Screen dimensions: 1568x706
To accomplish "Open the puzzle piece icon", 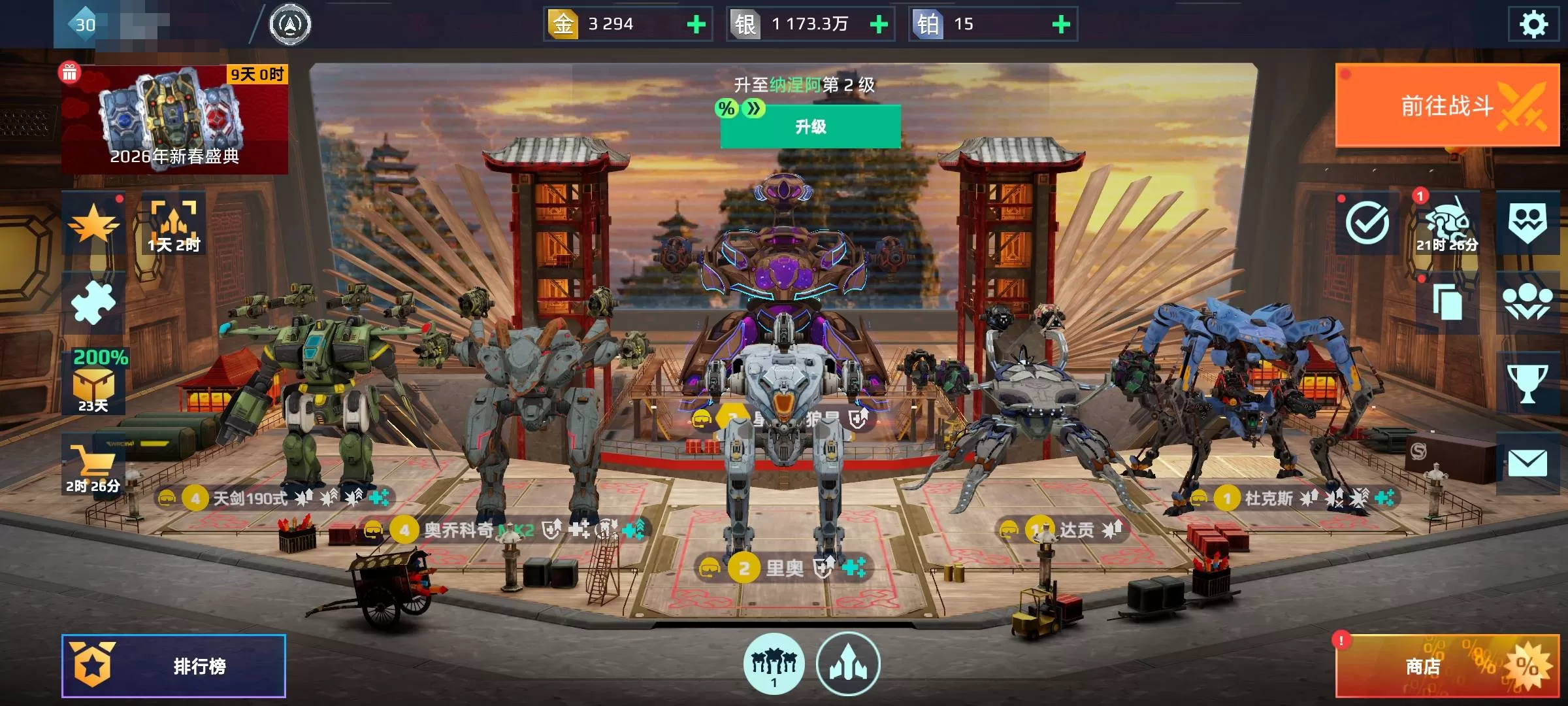I will (93, 303).
